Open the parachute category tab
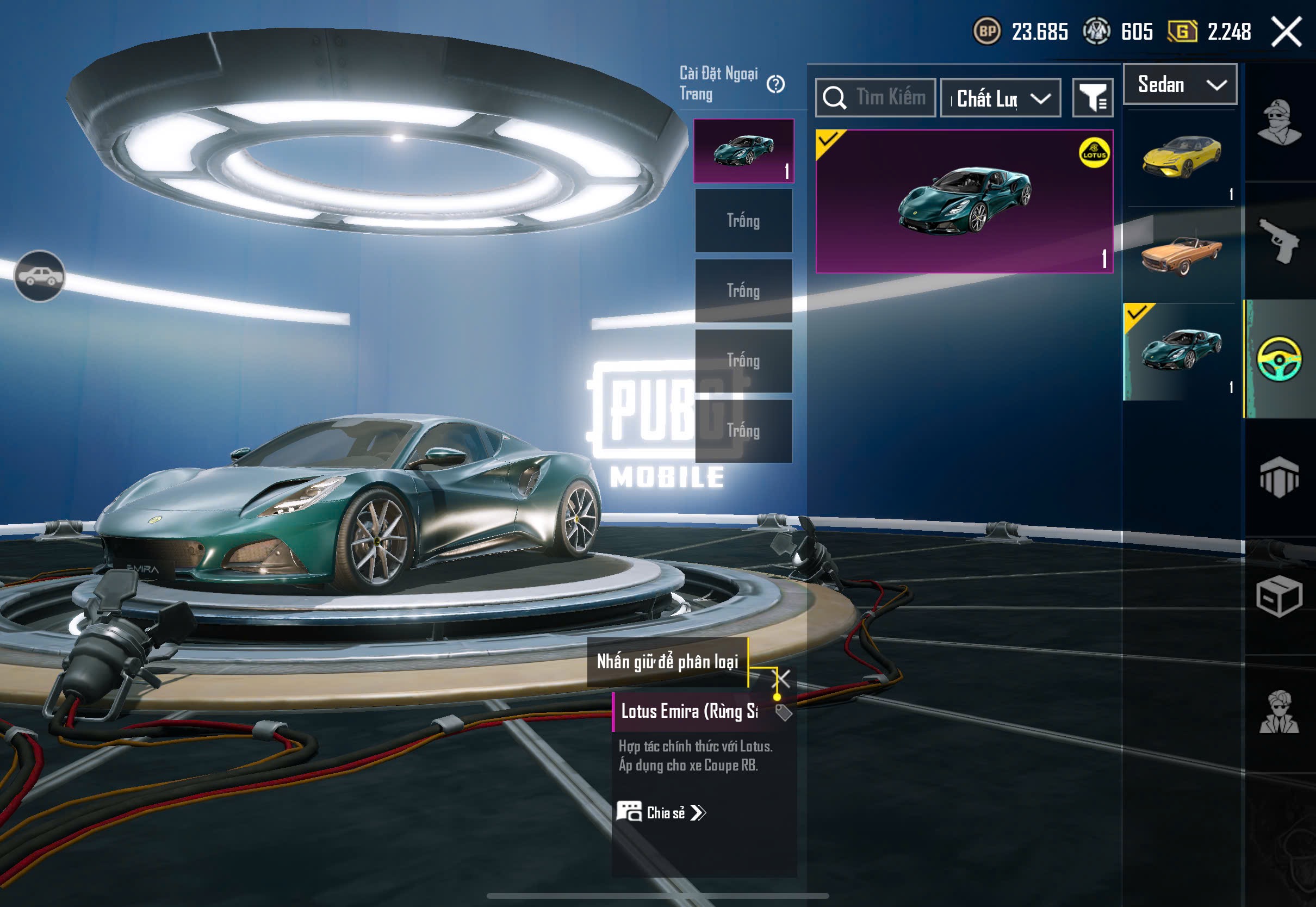The width and height of the screenshot is (1316, 907). pyautogui.click(x=1280, y=477)
